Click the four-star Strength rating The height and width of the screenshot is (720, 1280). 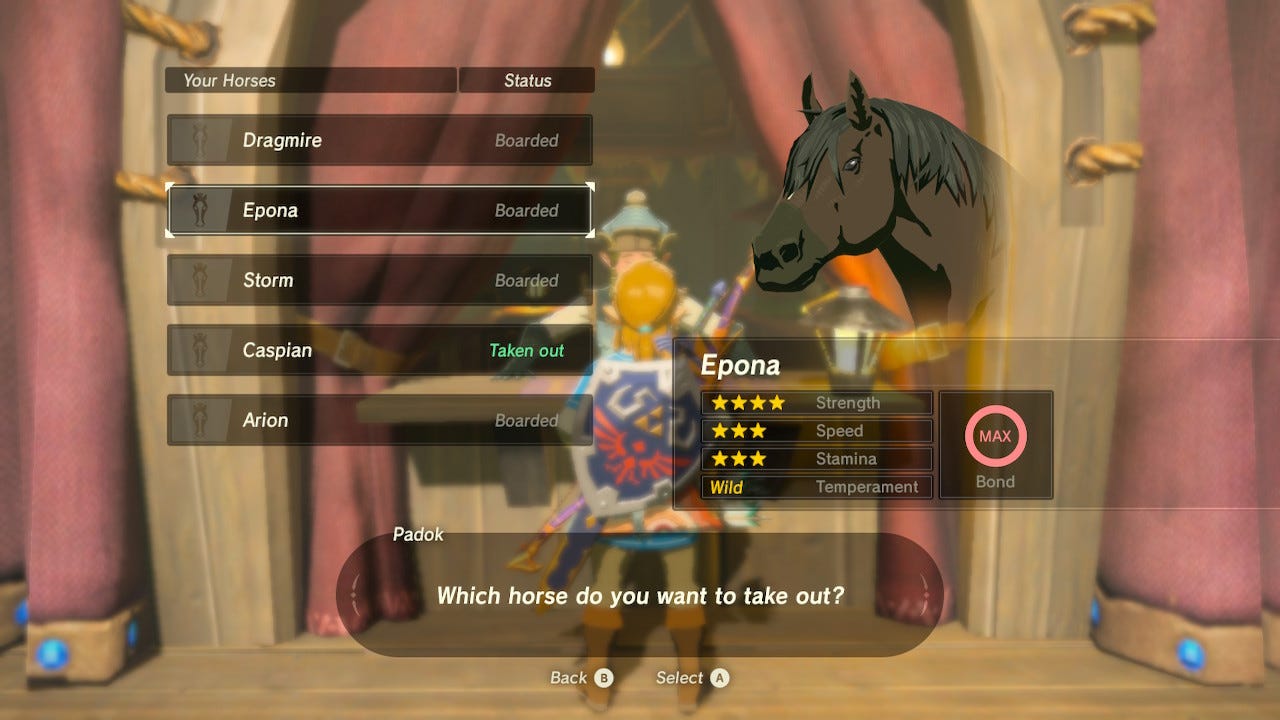pyautogui.click(x=748, y=402)
